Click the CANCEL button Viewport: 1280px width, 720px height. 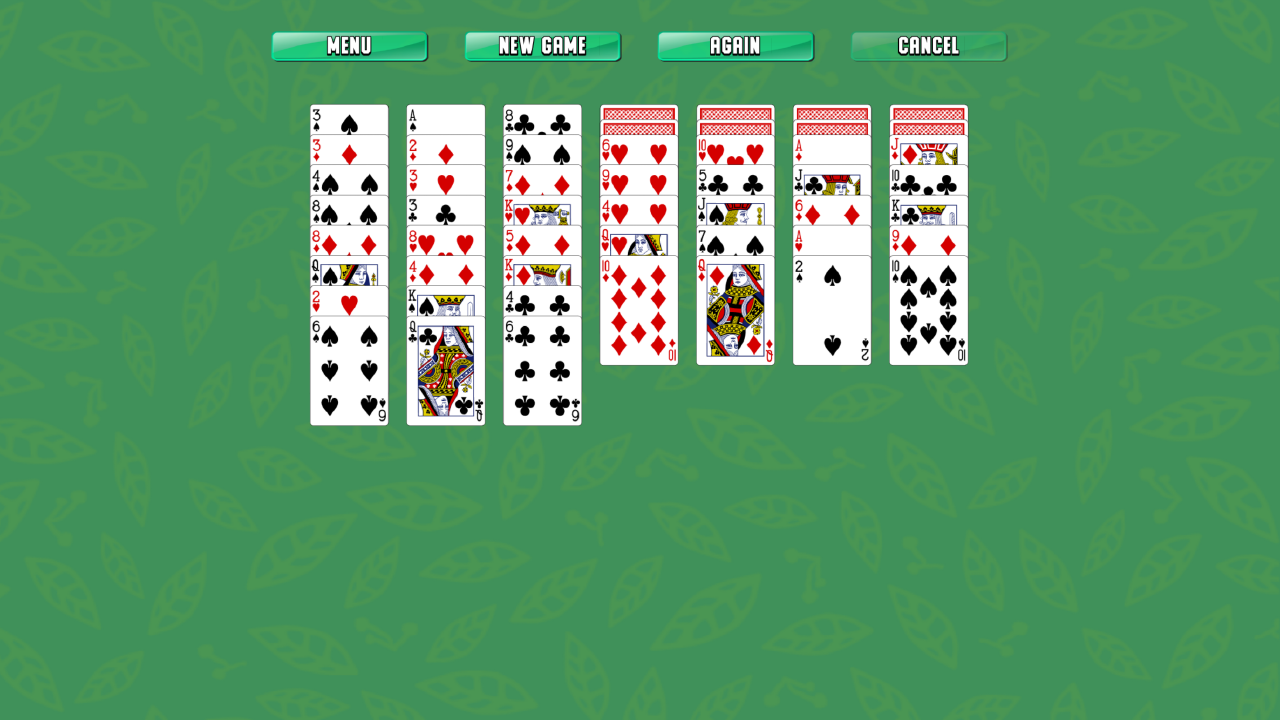click(x=928, y=45)
